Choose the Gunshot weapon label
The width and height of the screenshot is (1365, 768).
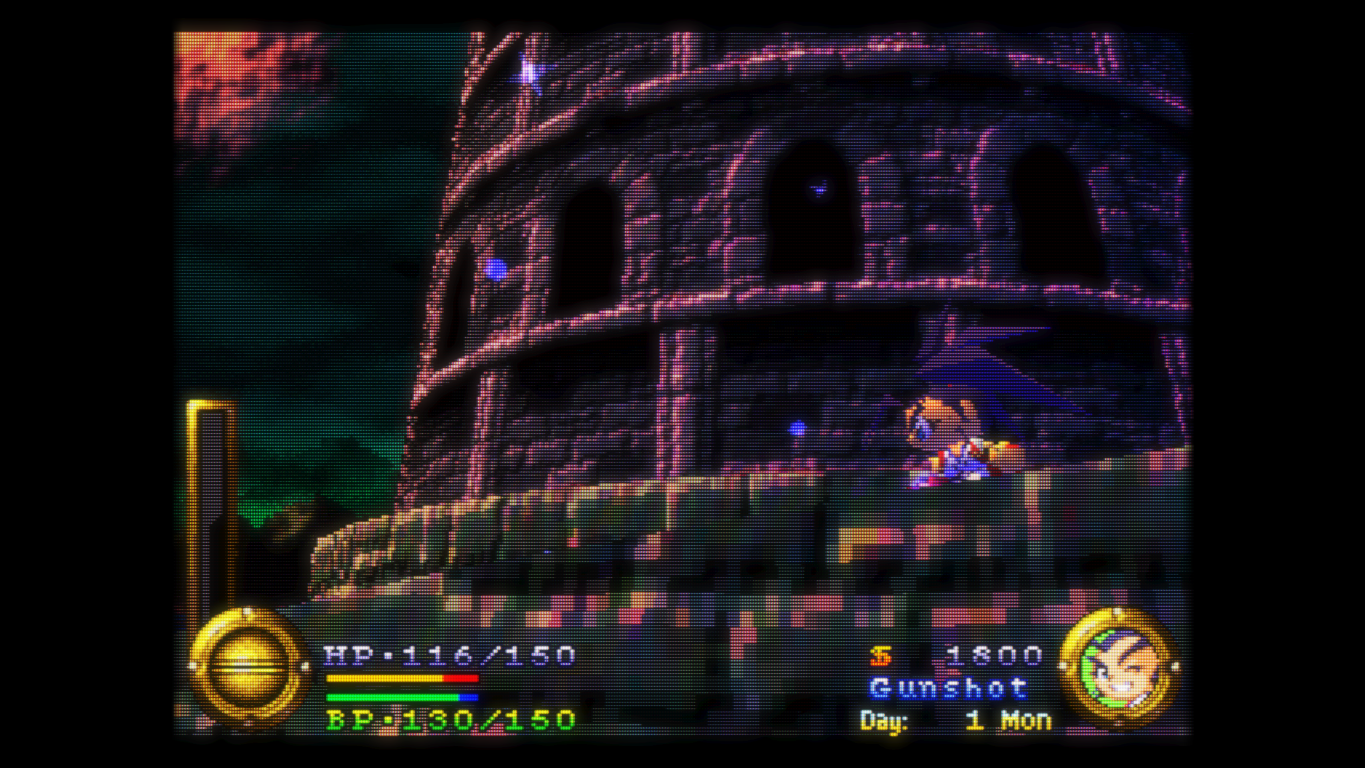pos(948,688)
